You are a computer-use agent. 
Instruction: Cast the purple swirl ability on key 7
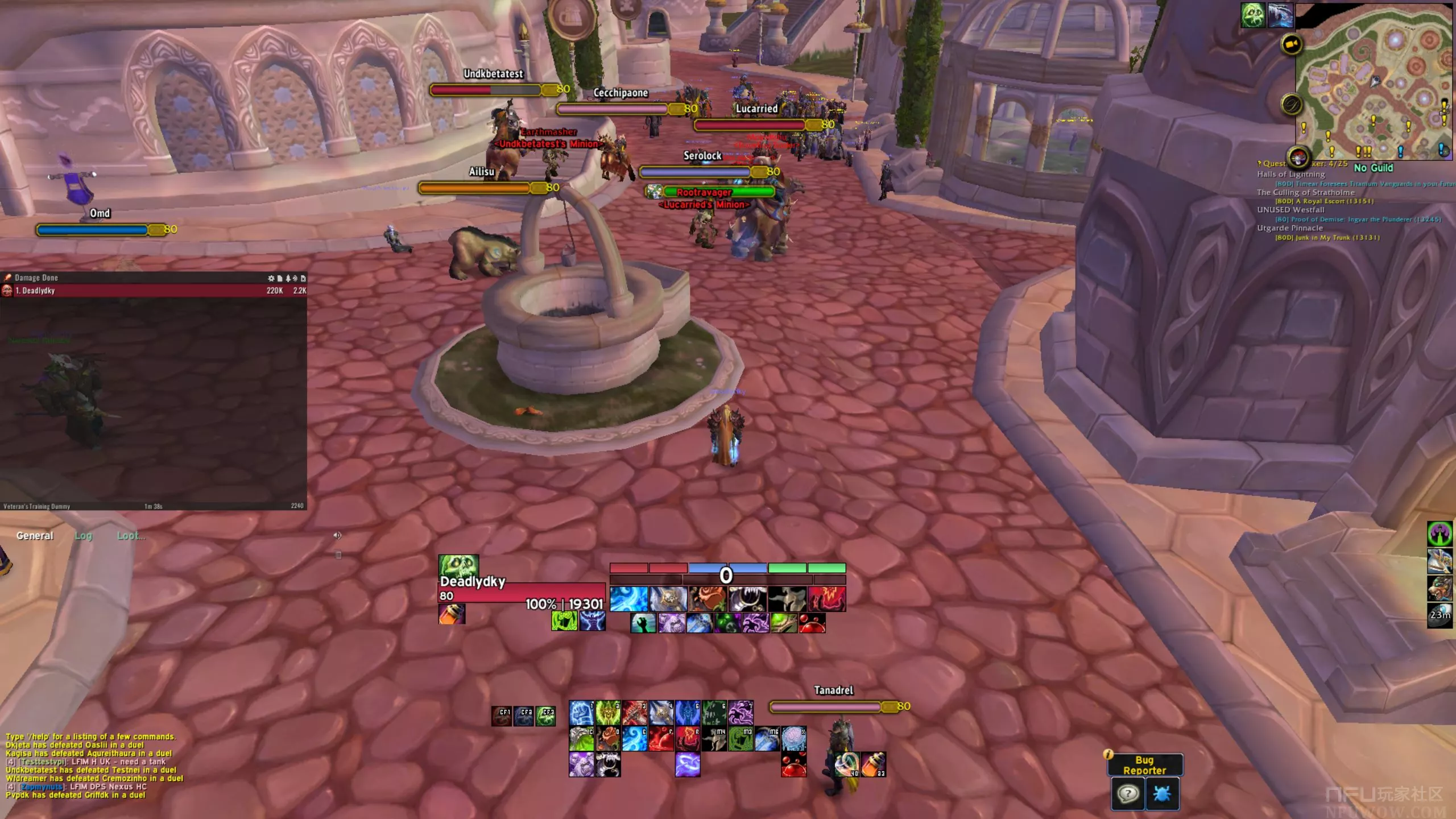point(741,713)
